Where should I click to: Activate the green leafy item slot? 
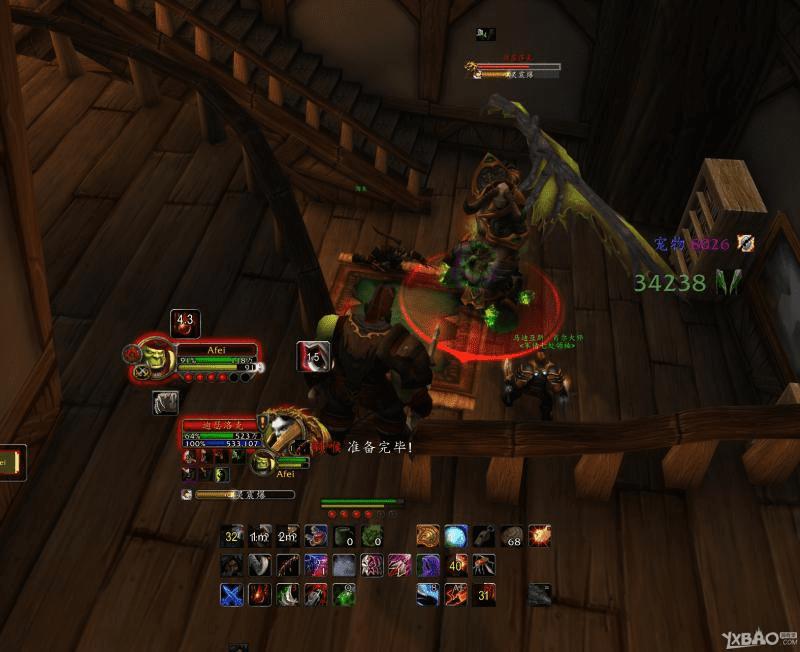point(372,537)
